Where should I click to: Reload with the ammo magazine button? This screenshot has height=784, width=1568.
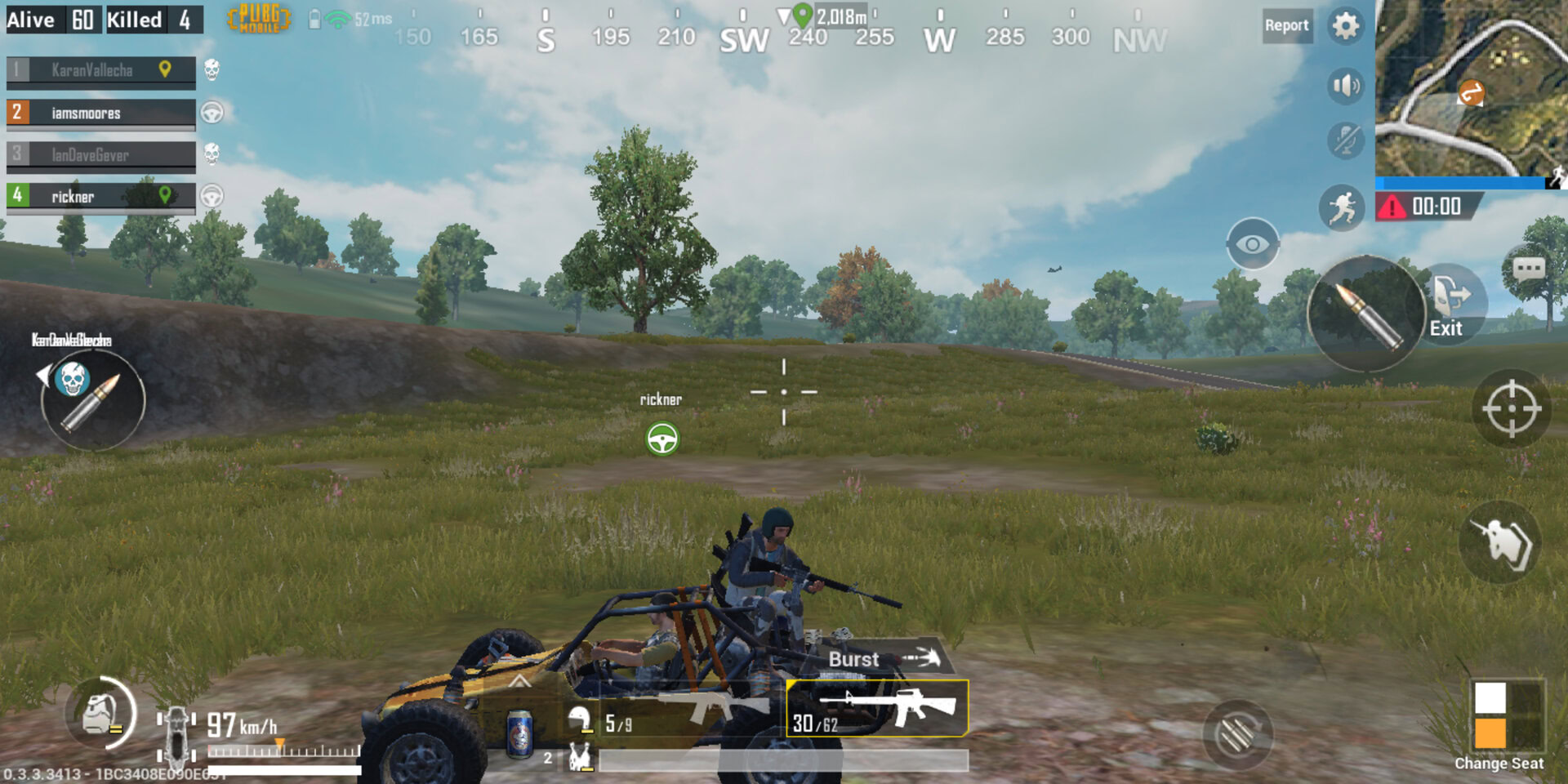pyautogui.click(x=1237, y=735)
